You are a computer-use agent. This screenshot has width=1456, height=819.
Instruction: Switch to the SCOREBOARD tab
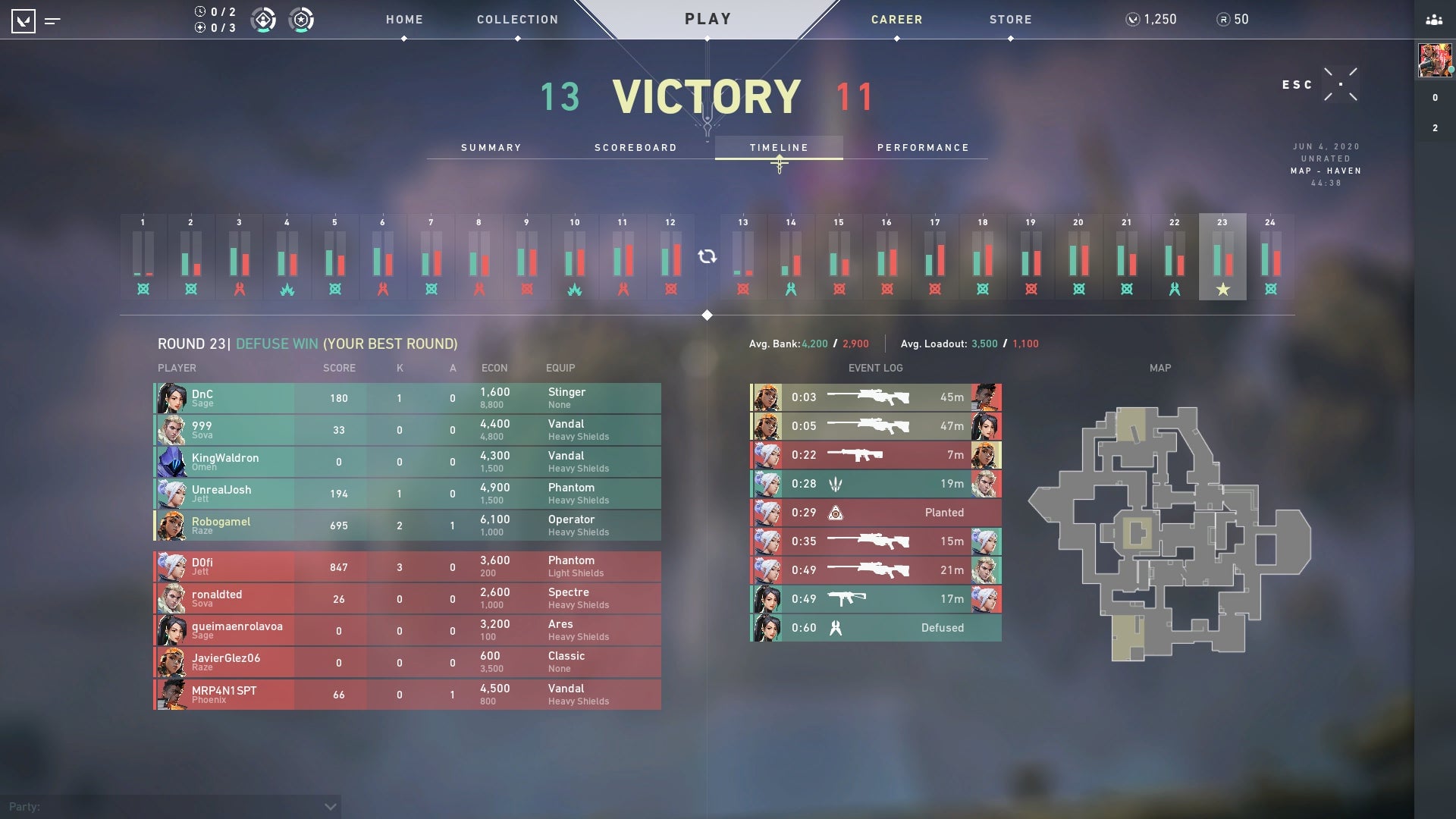[636, 148]
